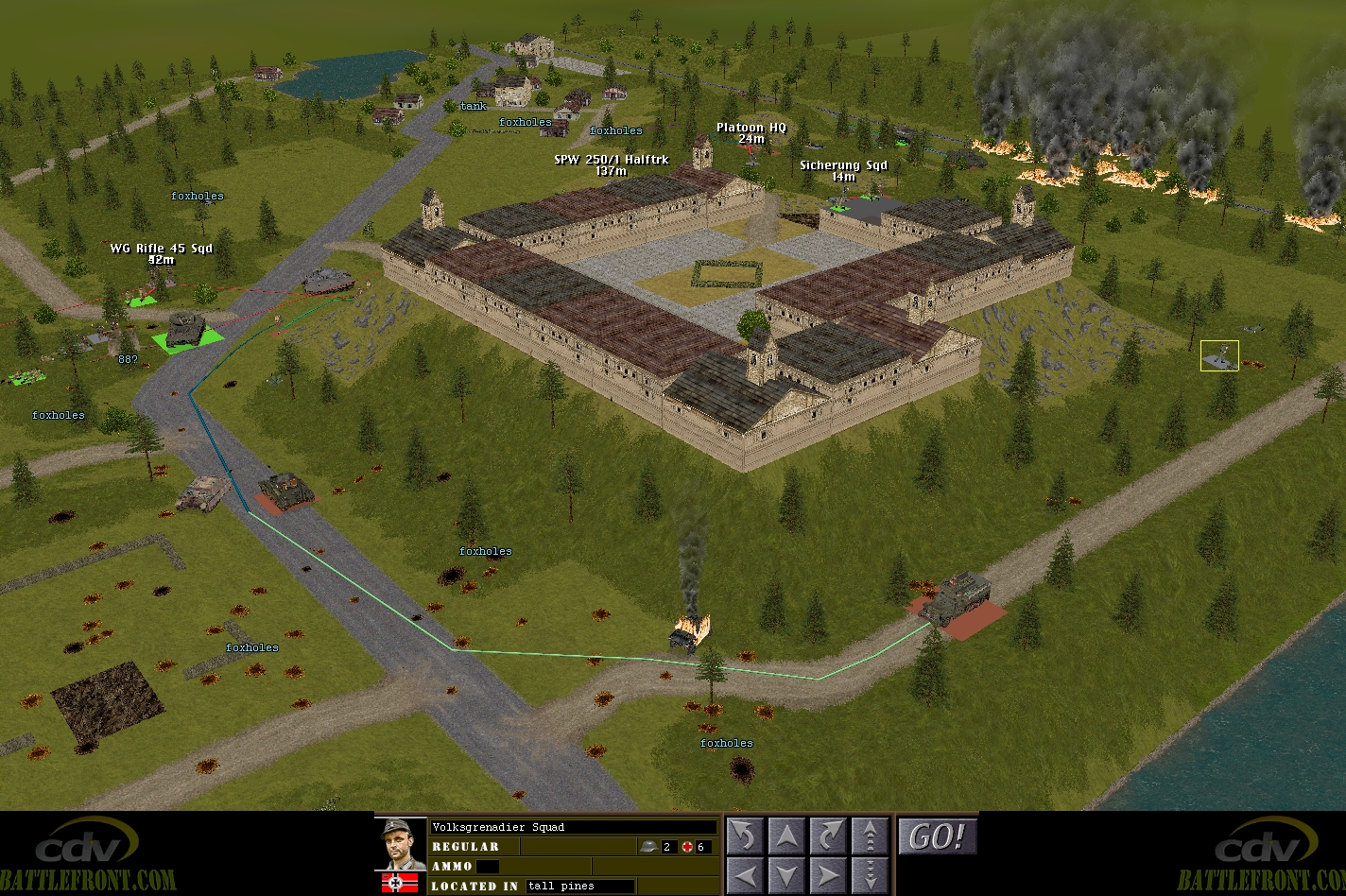Select the unit marked by the yellow box
The image size is (1346, 896).
(x=1219, y=355)
